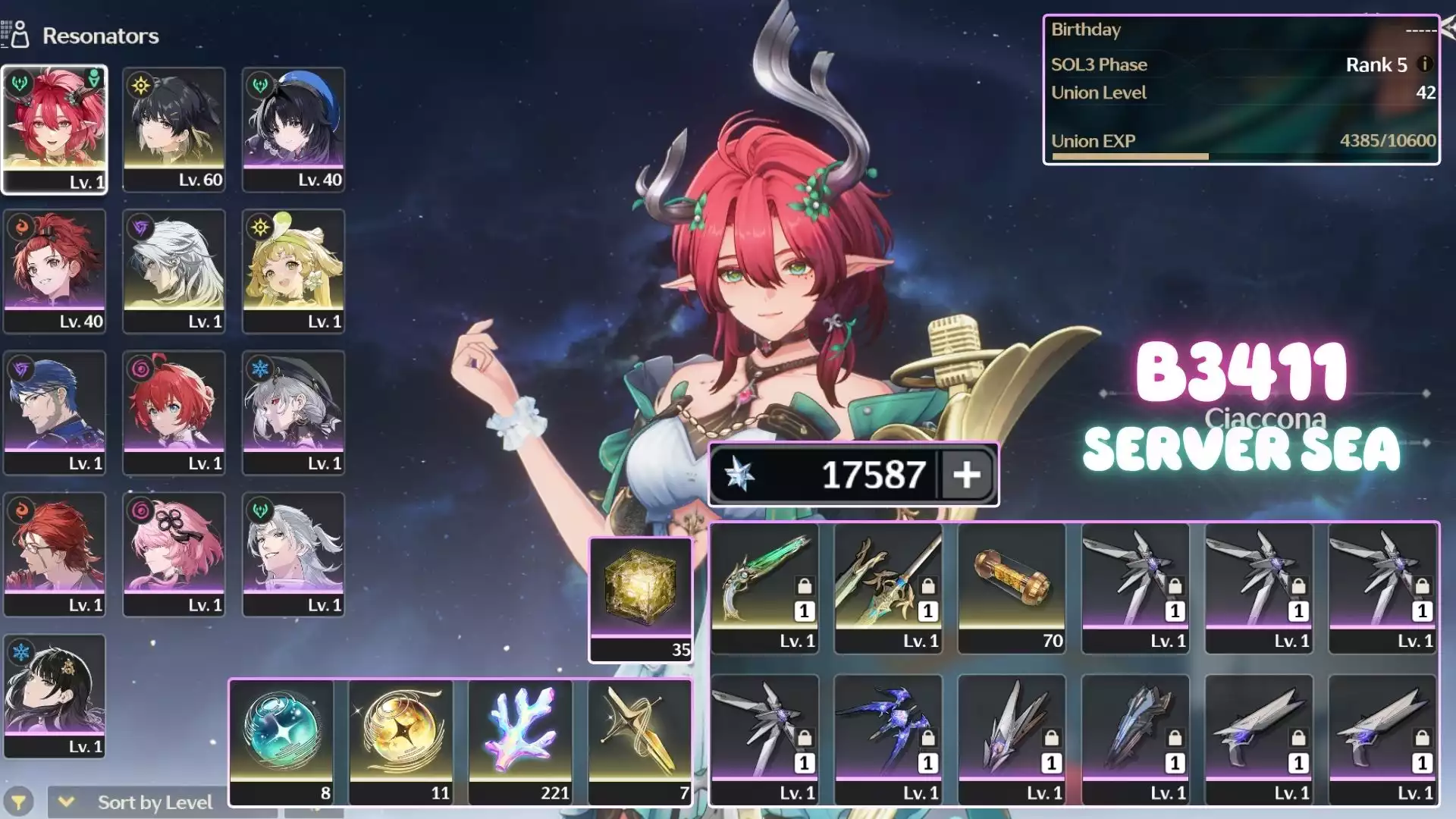Select the golden capsule item with 70
The width and height of the screenshot is (1456, 819).
coord(1012,588)
